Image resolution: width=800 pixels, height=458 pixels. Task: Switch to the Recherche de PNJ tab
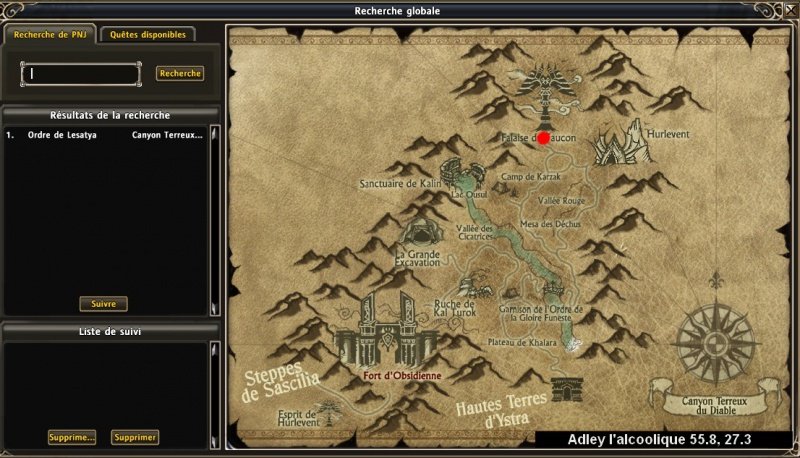click(x=48, y=35)
